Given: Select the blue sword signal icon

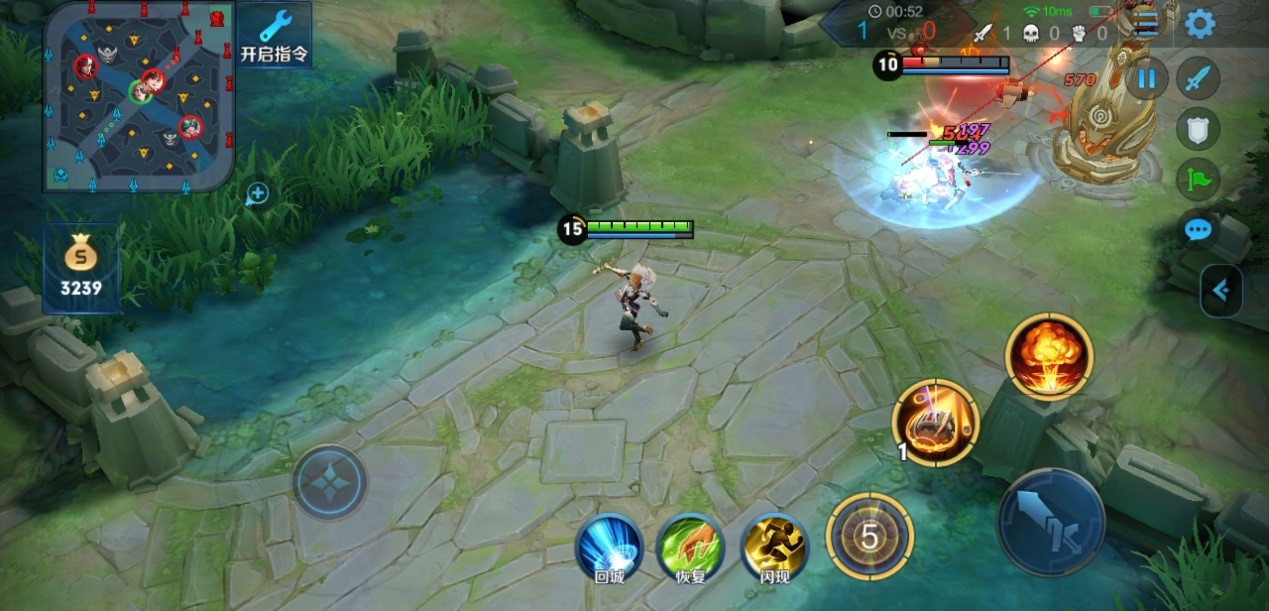Looking at the screenshot, I should coord(1198,78).
